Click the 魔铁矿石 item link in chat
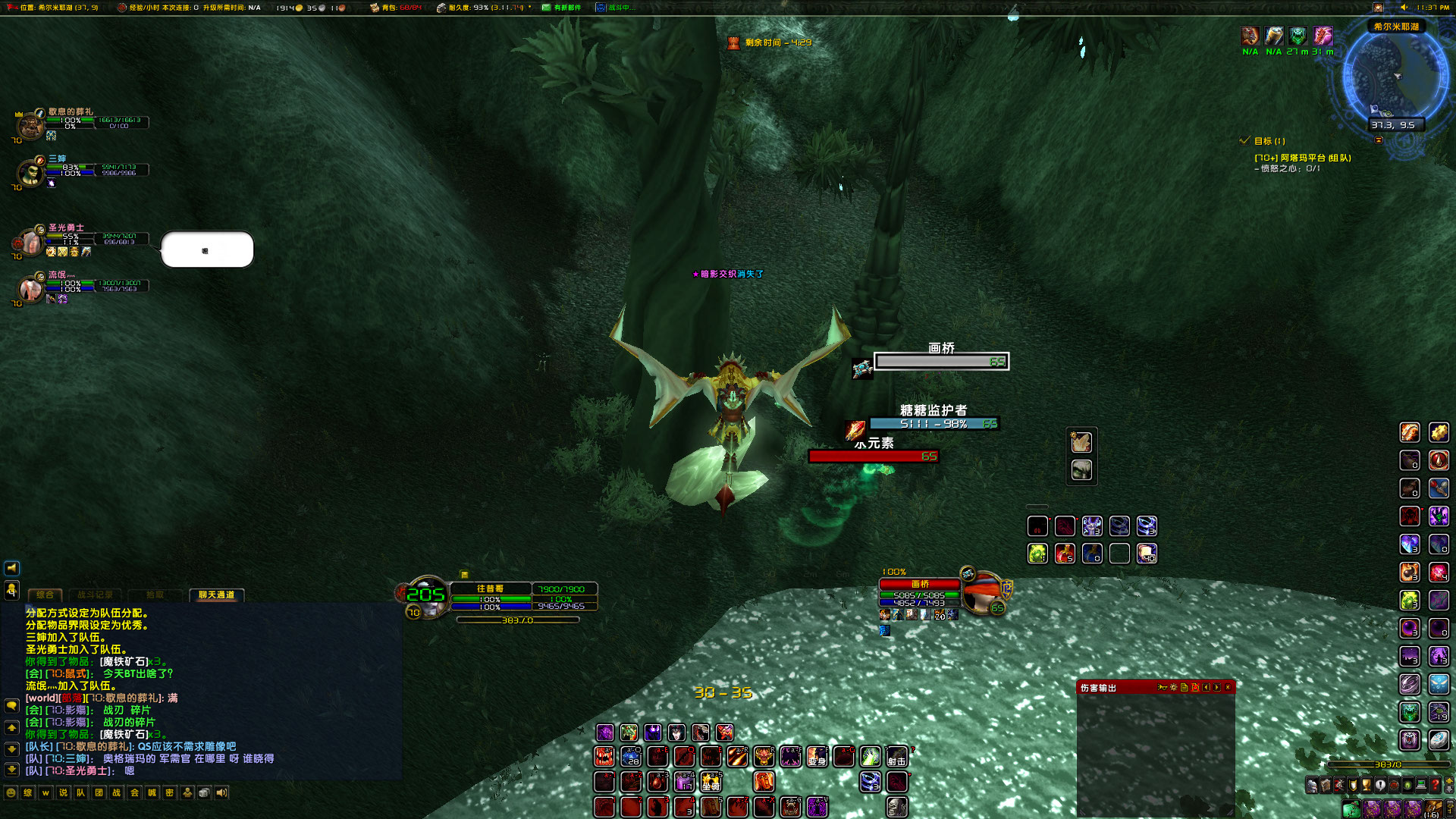The width and height of the screenshot is (1456, 819). [x=123, y=662]
